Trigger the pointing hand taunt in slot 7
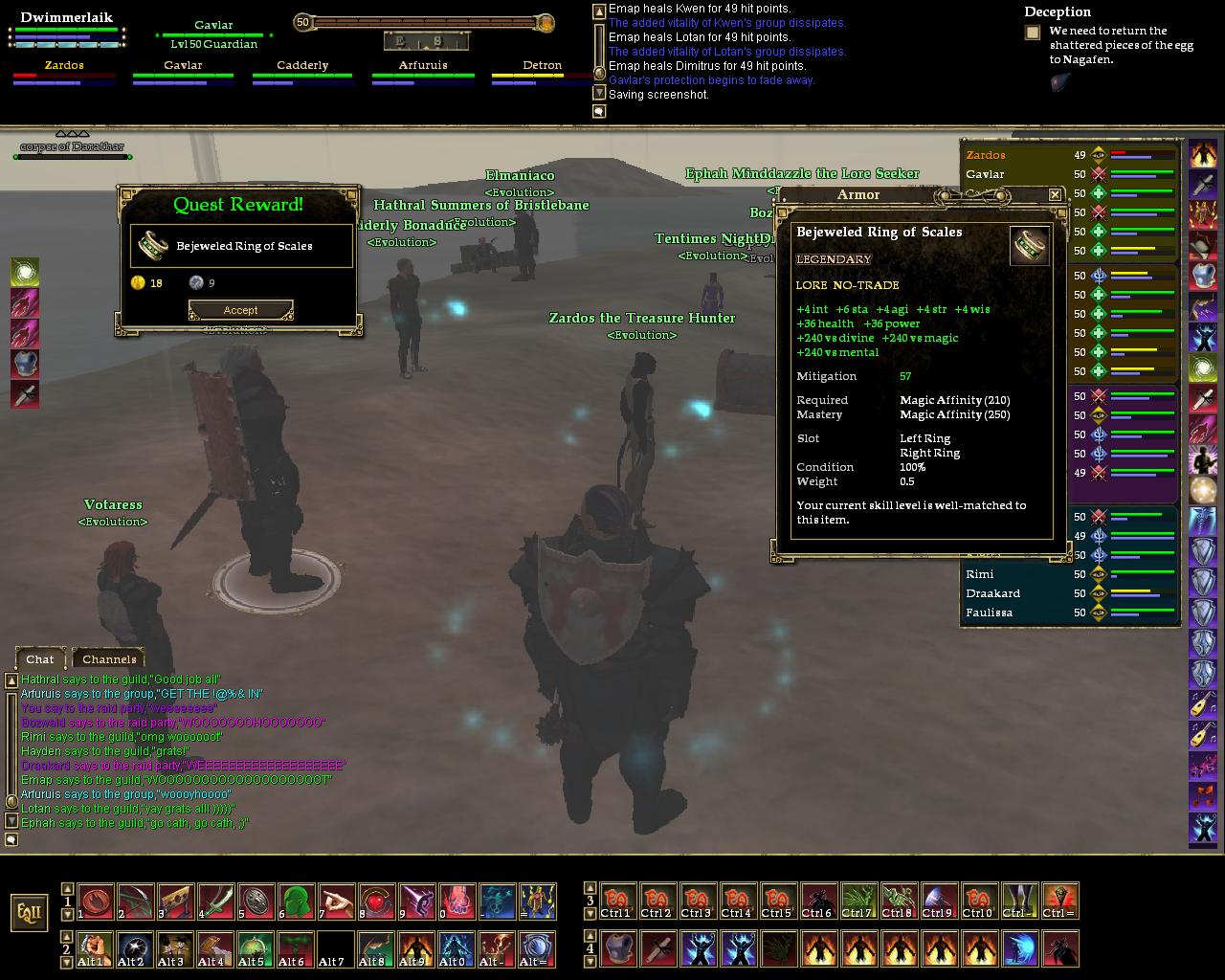This screenshot has height=980, width=1225. click(x=337, y=902)
